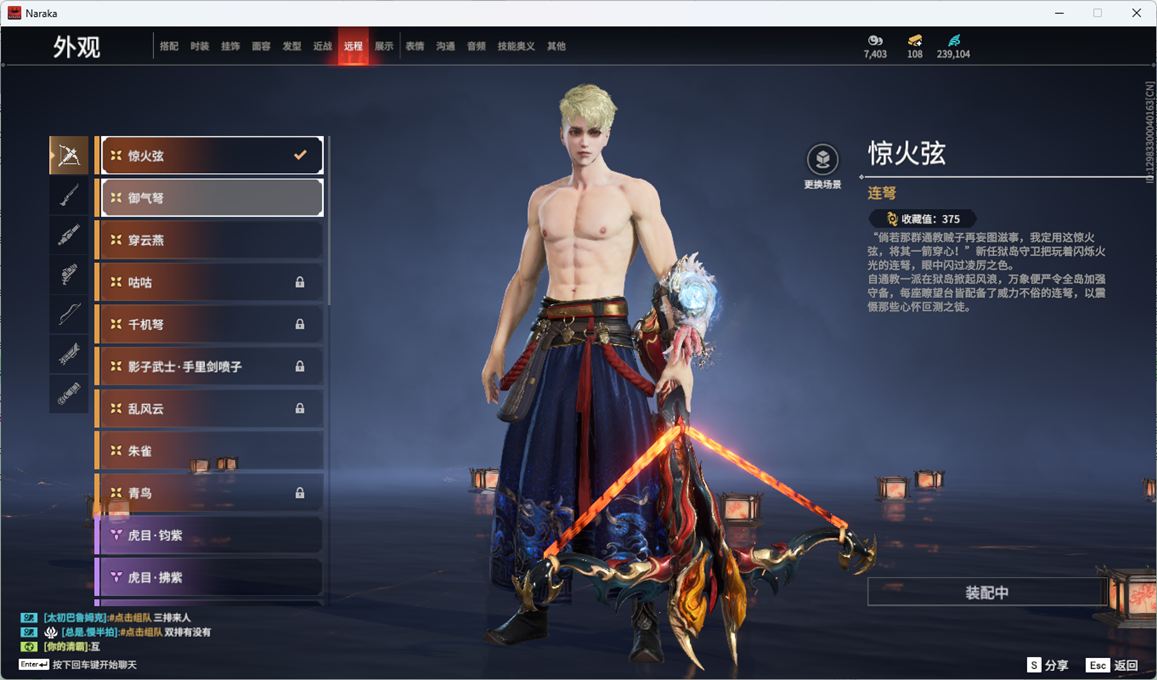1157x680 pixels.
Task: Choose the 虎目·钧紫 purple skin
Action: 212,535
